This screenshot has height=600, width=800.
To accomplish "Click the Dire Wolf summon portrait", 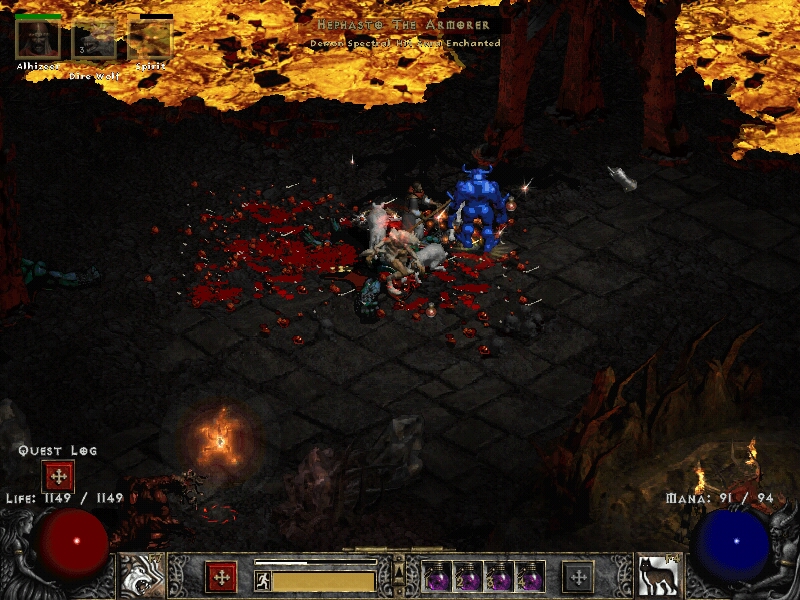I will pyautogui.click(x=94, y=40).
